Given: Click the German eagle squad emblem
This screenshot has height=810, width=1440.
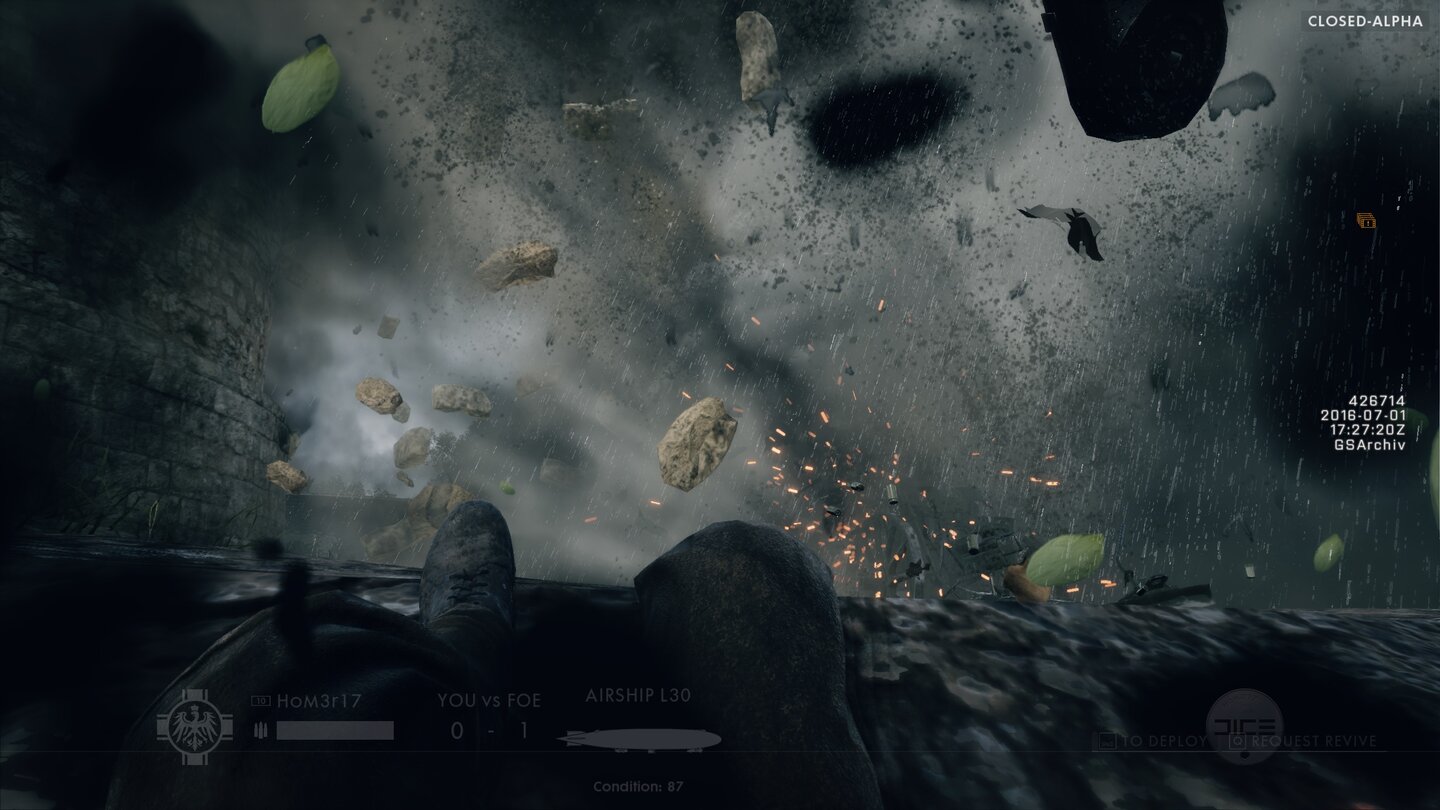Looking at the screenshot, I should (x=196, y=726).
